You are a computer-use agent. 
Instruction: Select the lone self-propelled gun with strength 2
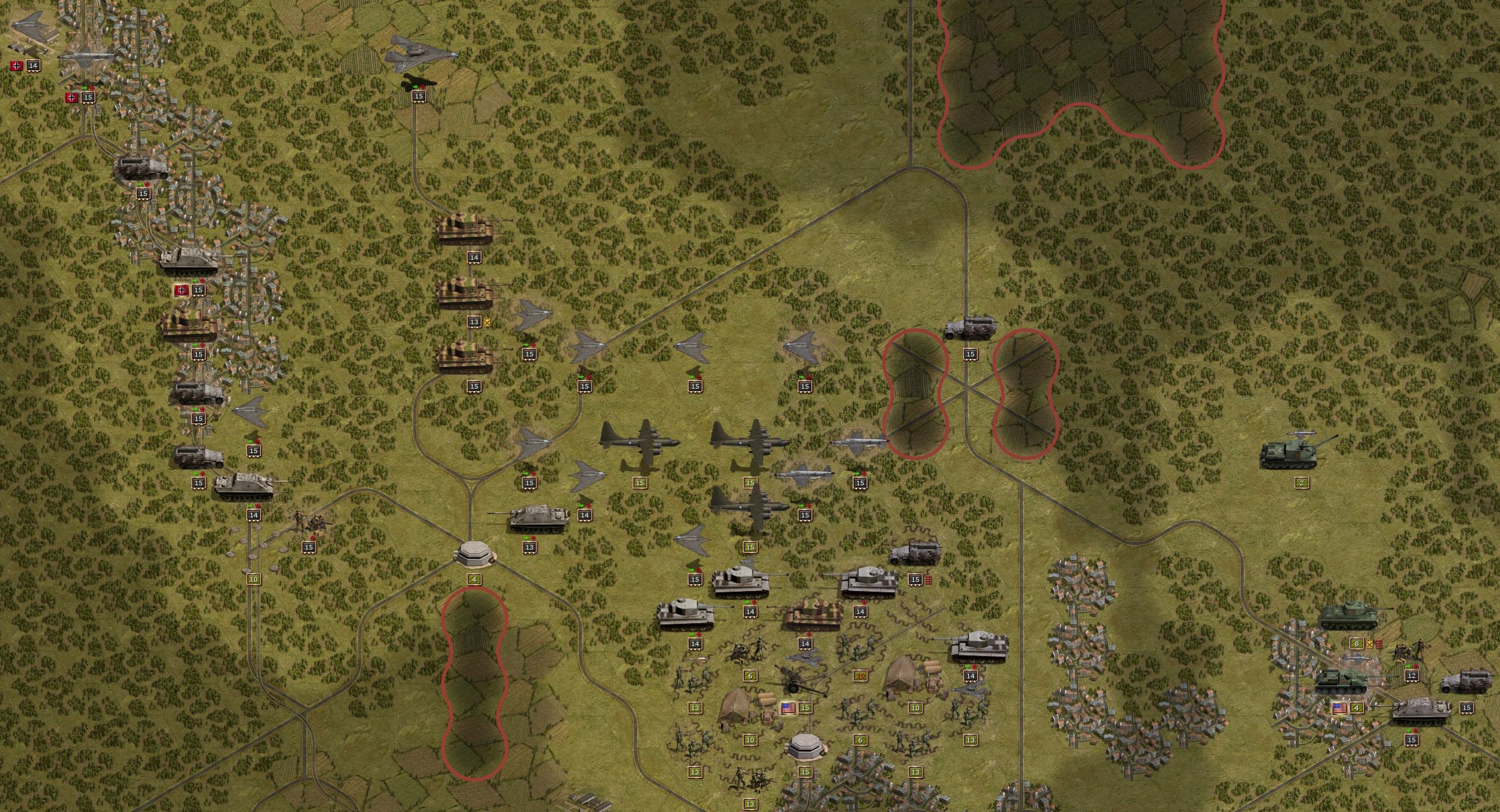coord(1297,451)
